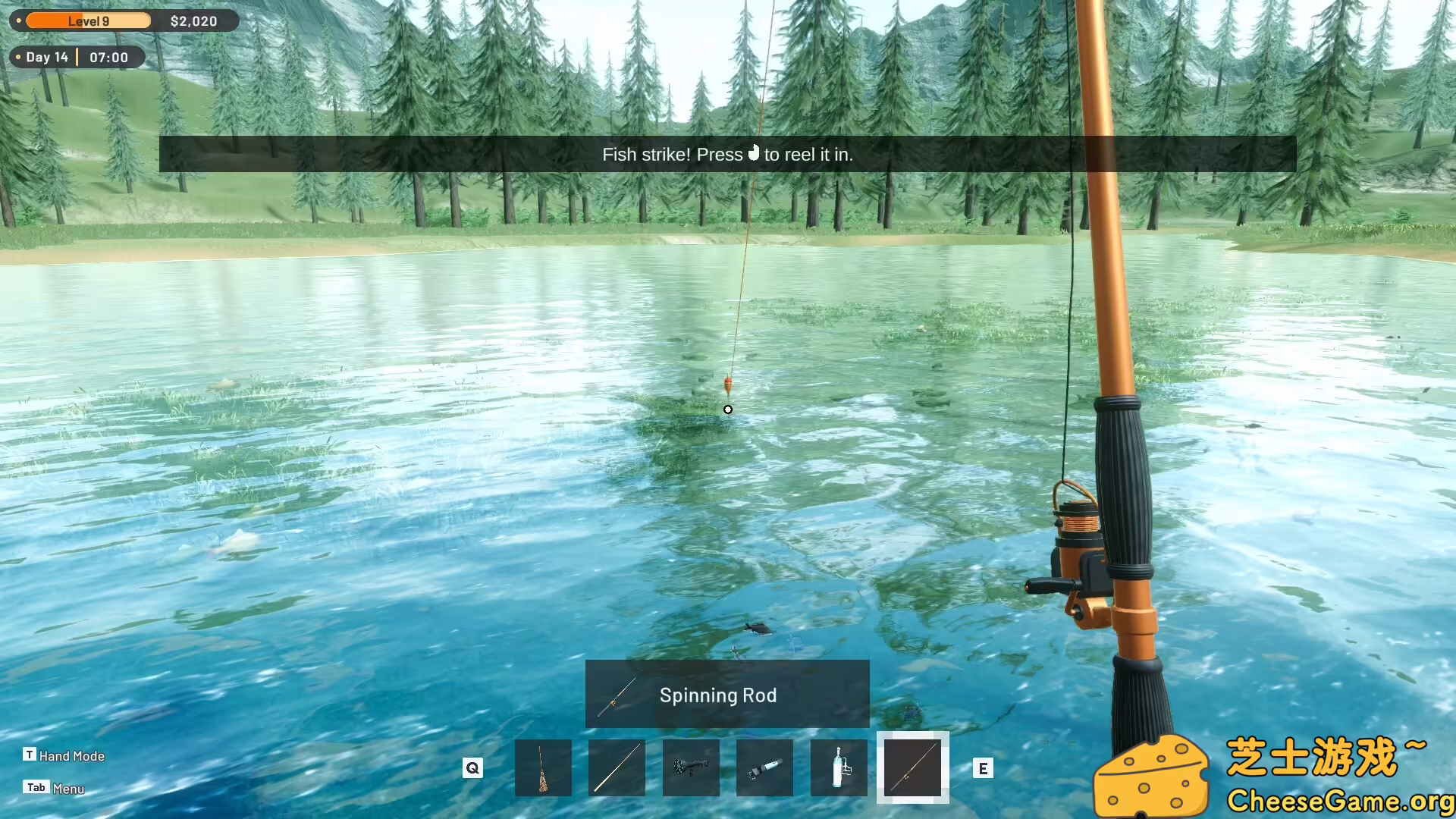
Task: Click the E cycle-right key indicator
Action: click(984, 768)
